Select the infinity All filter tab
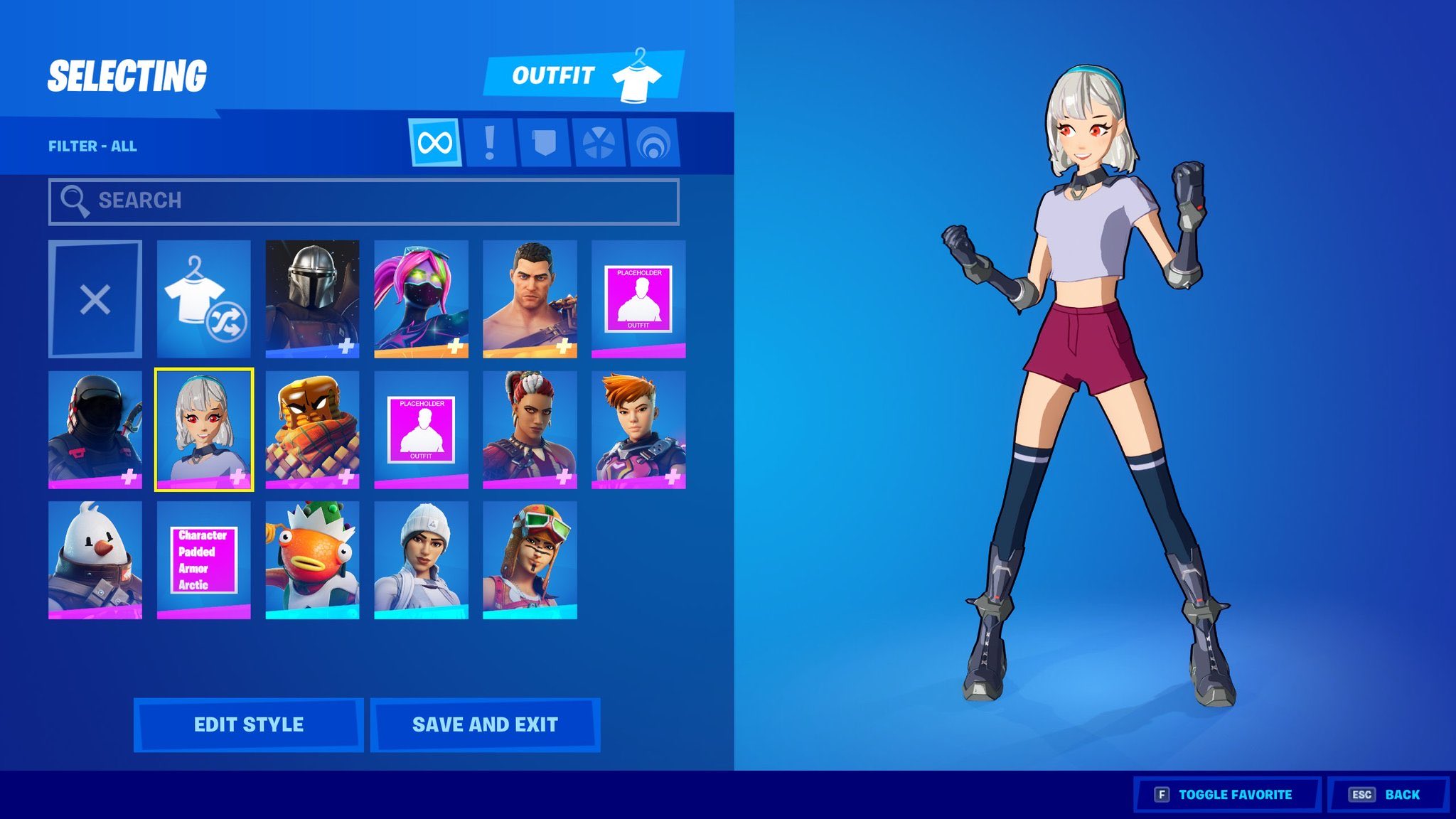Screen dimensions: 1456x819 pos(435,143)
